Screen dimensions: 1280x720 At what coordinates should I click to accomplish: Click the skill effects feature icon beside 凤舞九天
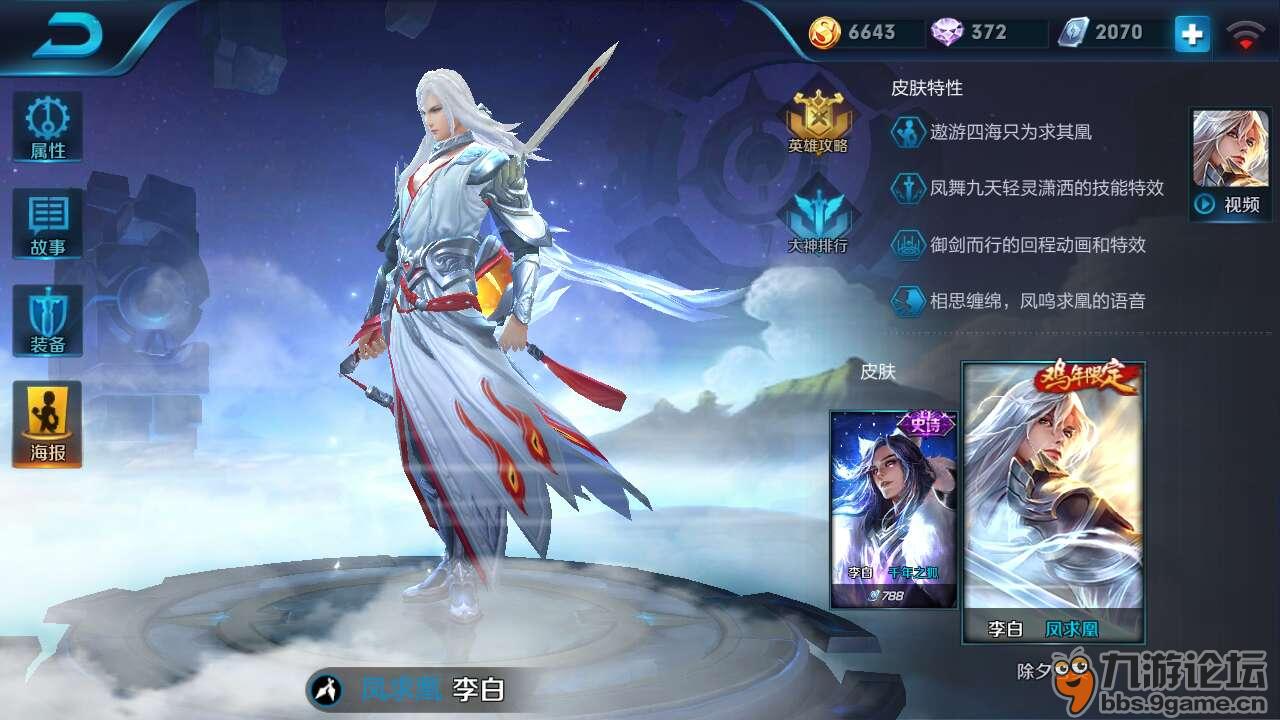[908, 188]
